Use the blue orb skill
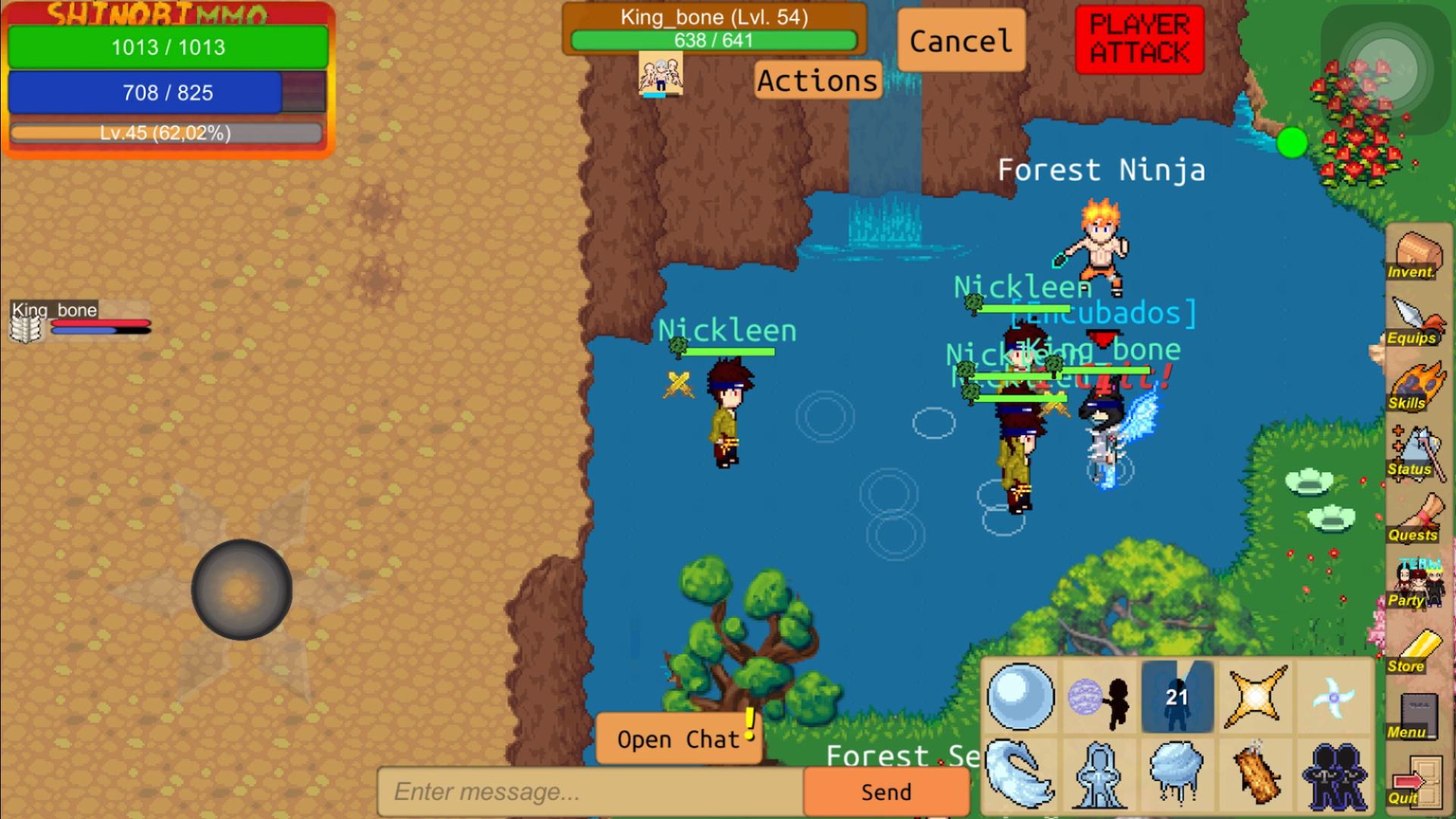Viewport: 1456px width, 819px height. pos(1020,697)
